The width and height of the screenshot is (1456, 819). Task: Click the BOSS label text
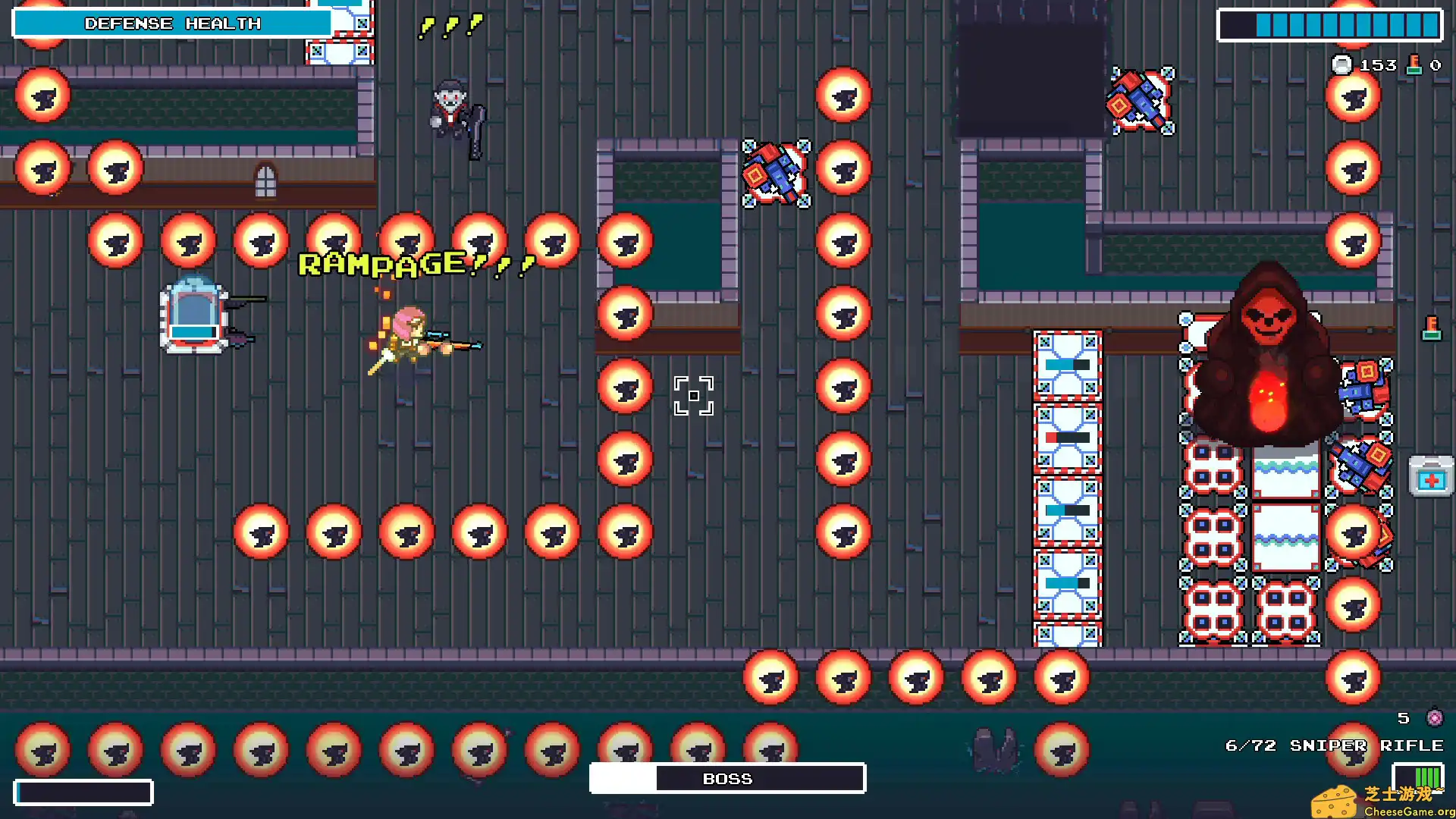726,778
